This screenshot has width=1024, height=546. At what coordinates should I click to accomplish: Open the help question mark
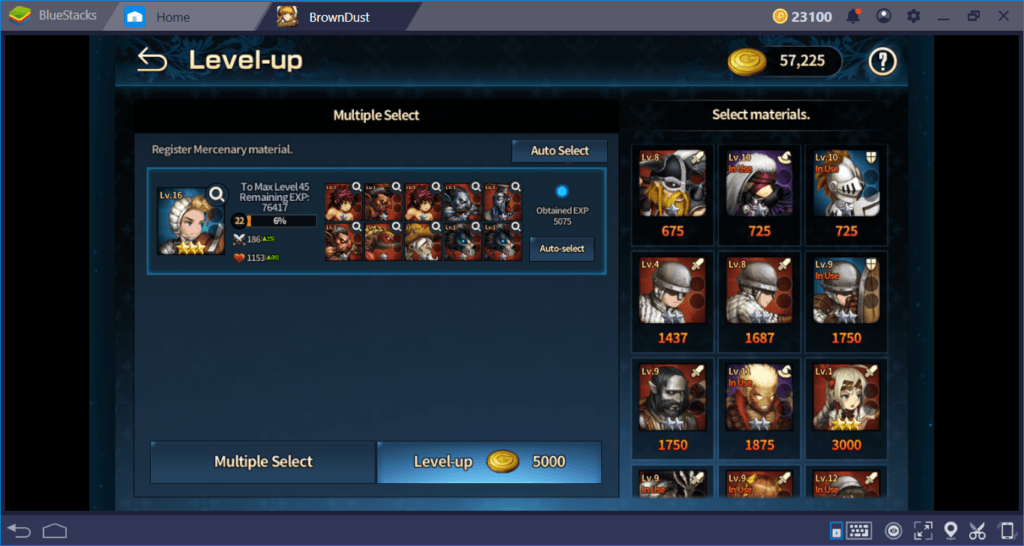[881, 62]
